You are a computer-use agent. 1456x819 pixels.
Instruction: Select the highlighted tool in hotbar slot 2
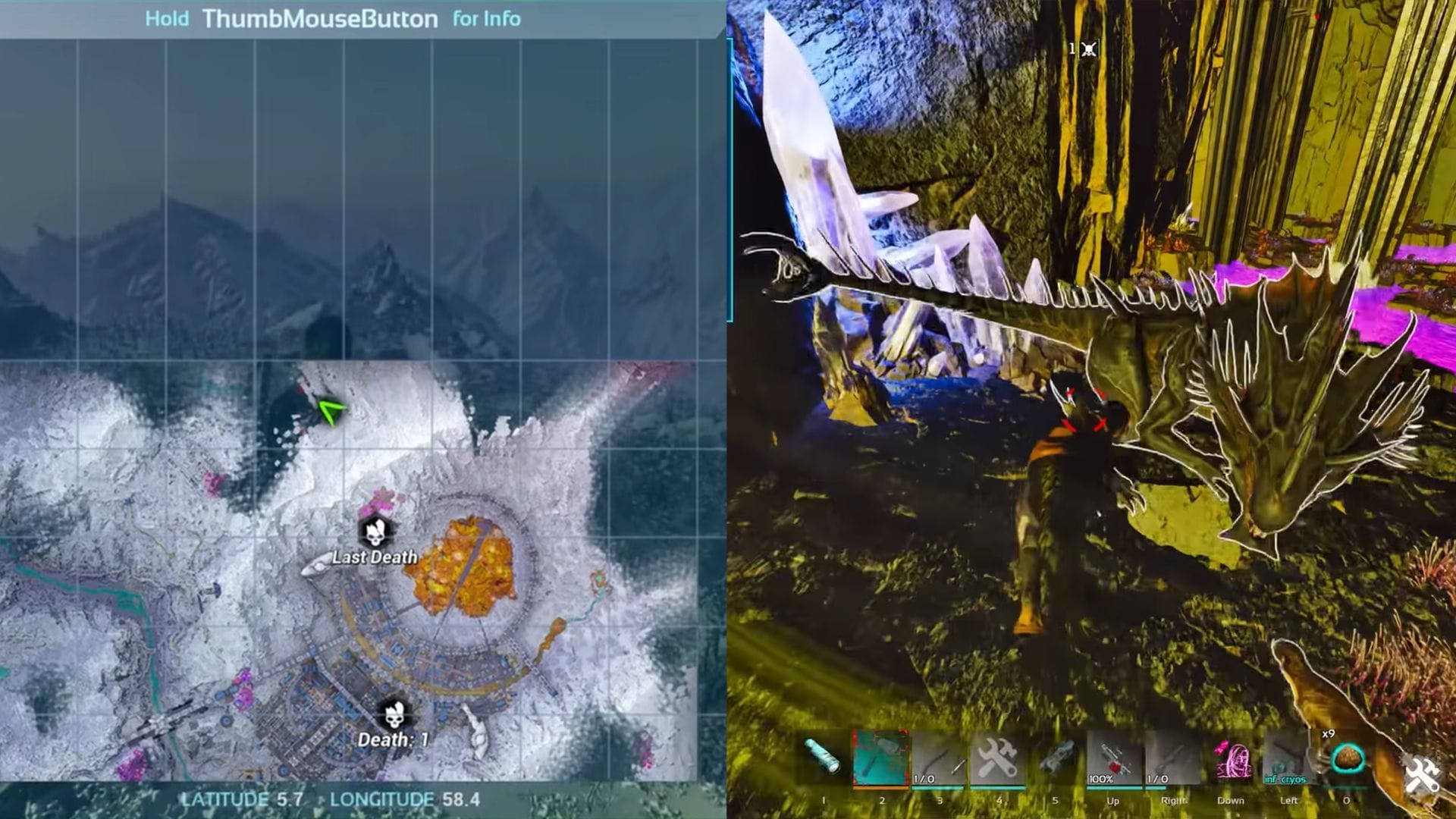coord(882,758)
